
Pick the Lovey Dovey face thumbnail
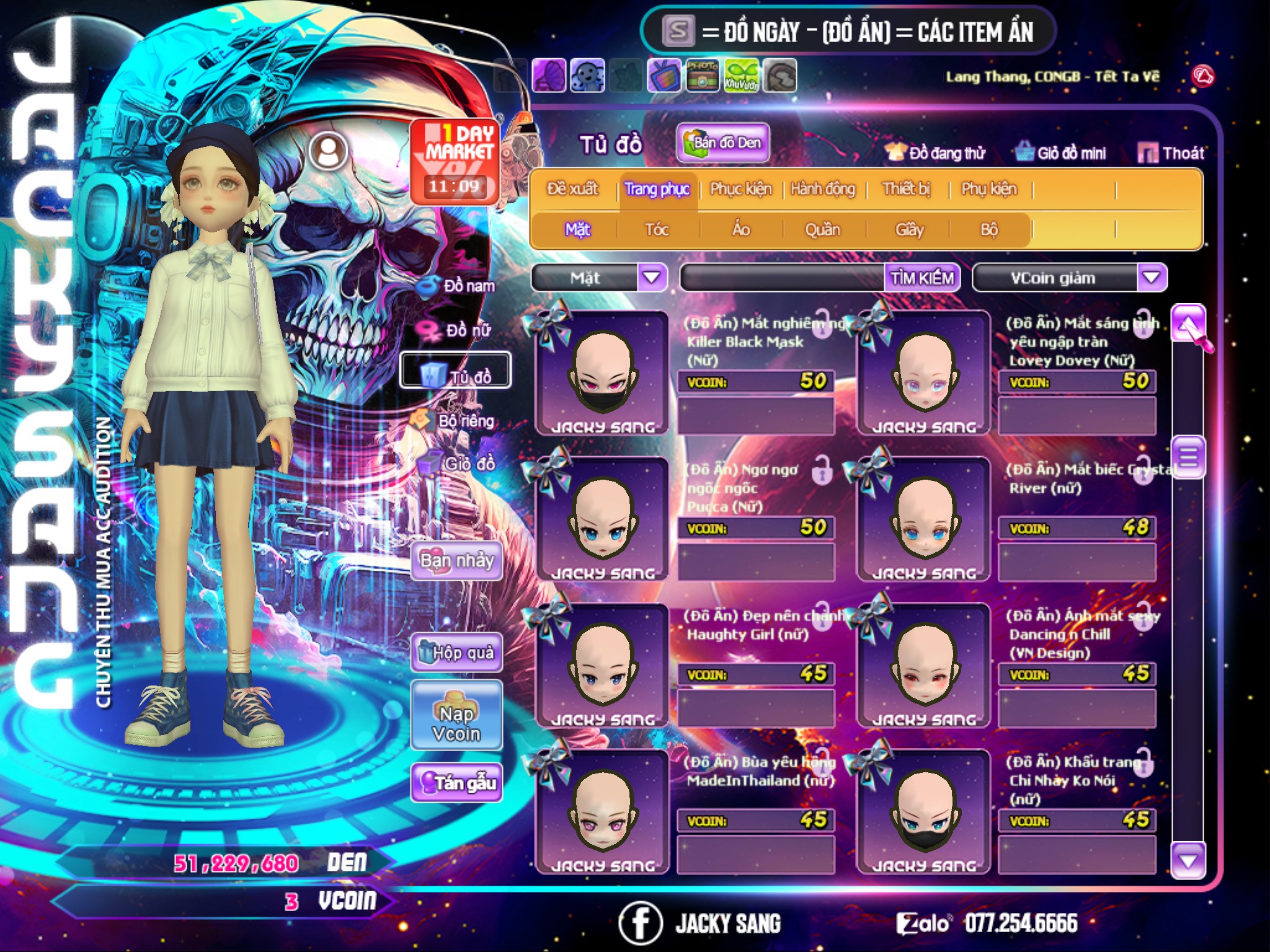(x=924, y=372)
